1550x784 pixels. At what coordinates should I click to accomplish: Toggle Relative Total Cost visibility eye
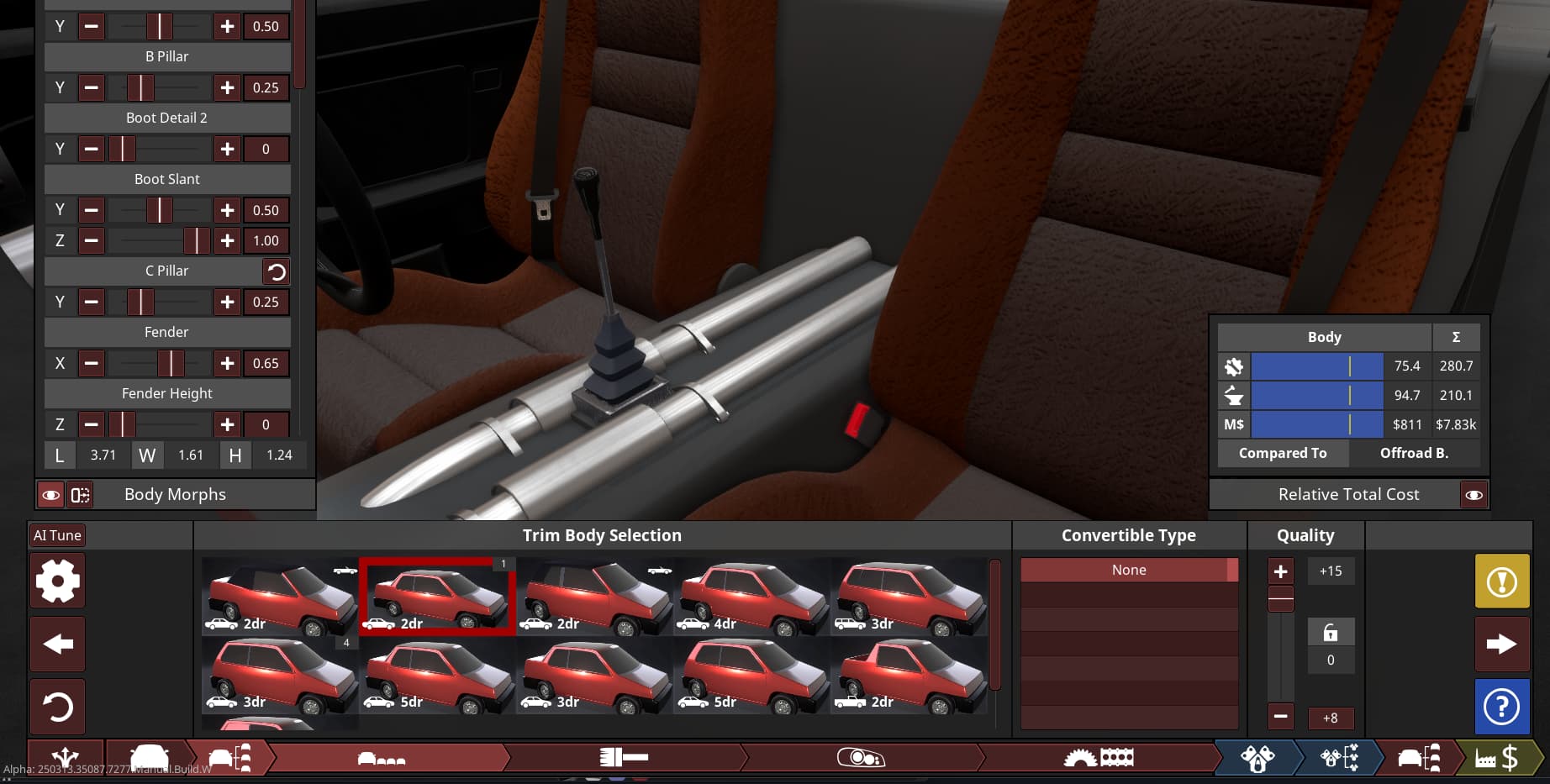point(1474,495)
